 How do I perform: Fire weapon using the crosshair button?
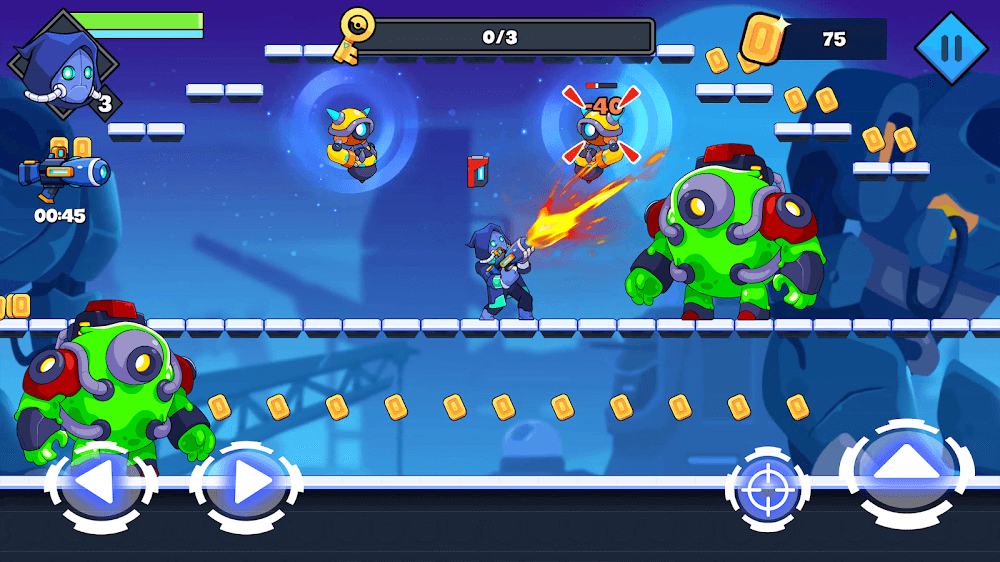point(768,490)
